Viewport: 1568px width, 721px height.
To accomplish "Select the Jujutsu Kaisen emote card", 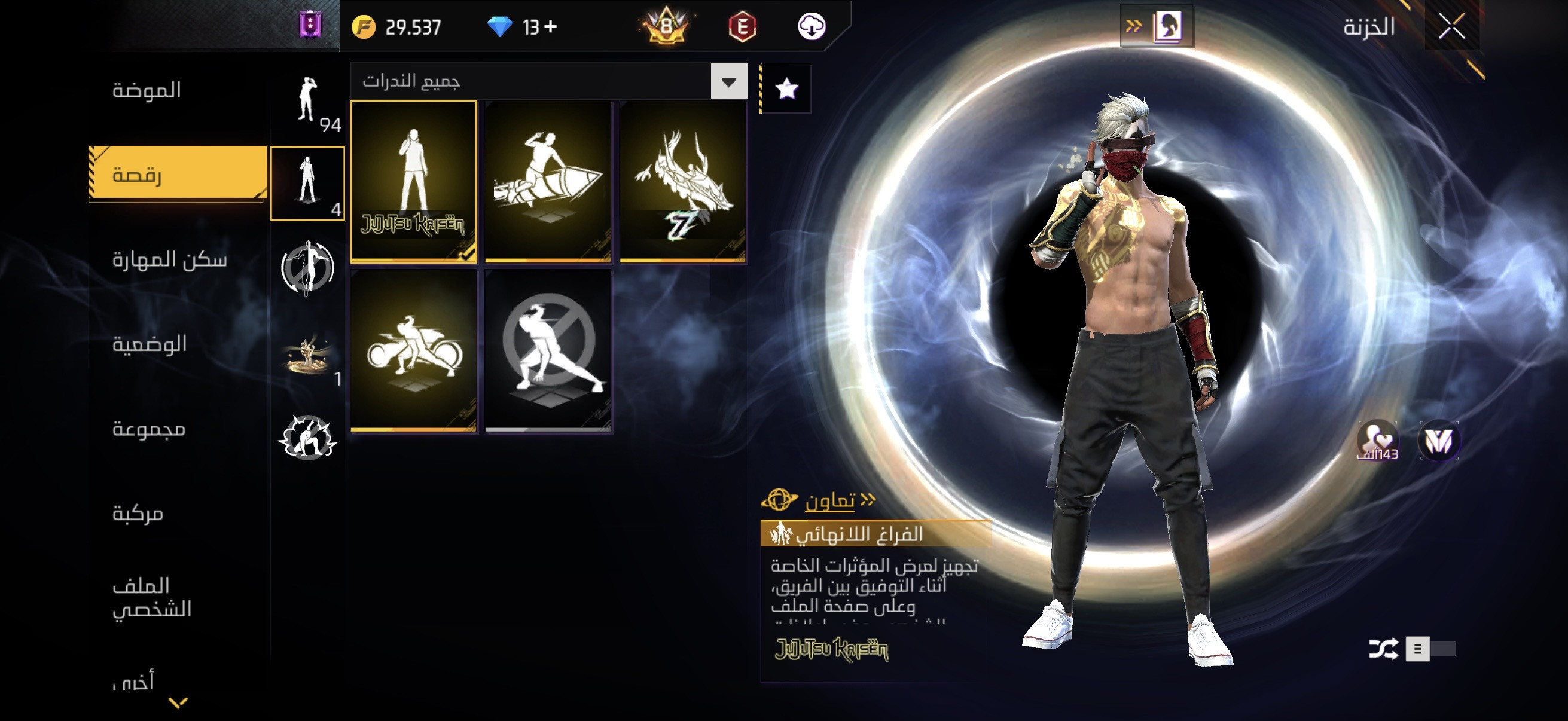I will pos(413,181).
